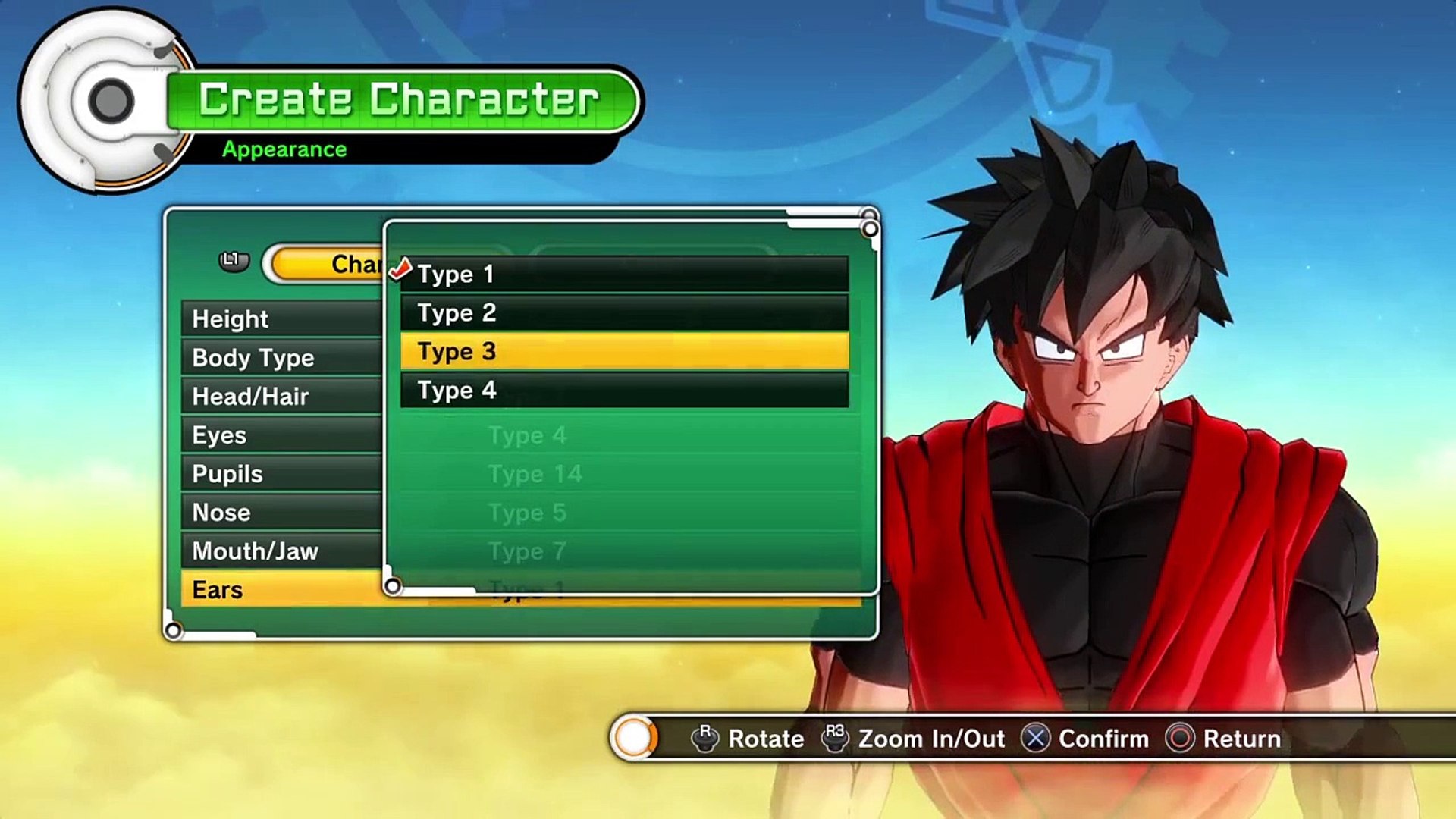Choose the Mouth/Jaw entry
Image resolution: width=1456 pixels, height=819 pixels.
(x=281, y=551)
